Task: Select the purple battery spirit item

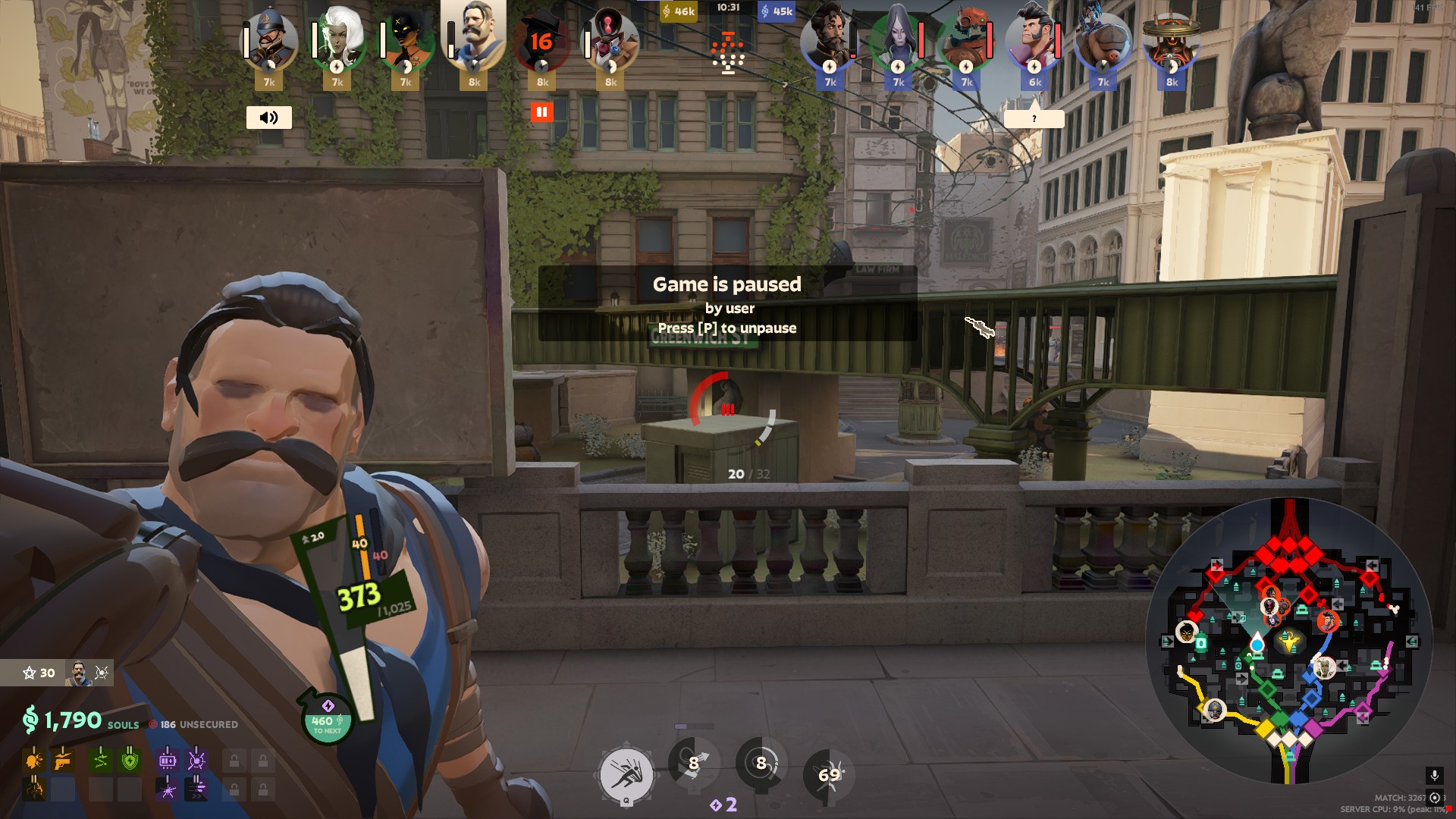Action: (x=168, y=759)
